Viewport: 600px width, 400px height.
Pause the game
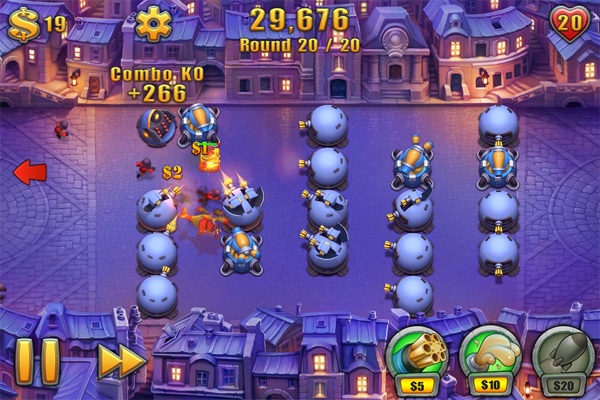[37, 361]
